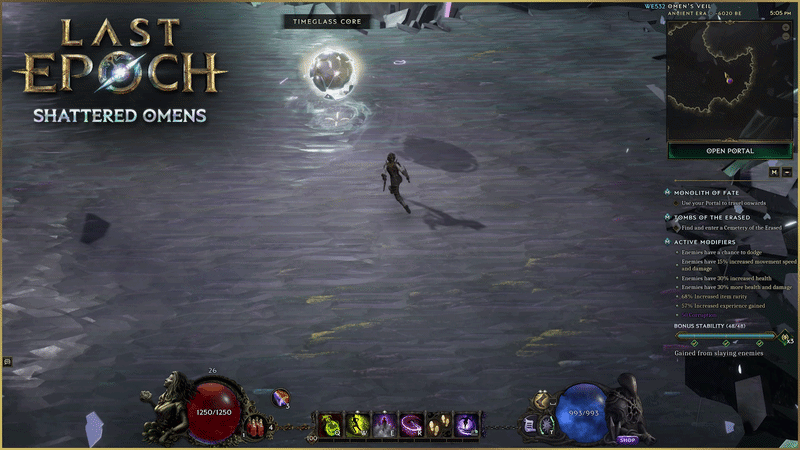Viewport: 800px width, 450px height.
Task: Click the gold emblem above the mana orb
Action: click(541, 400)
